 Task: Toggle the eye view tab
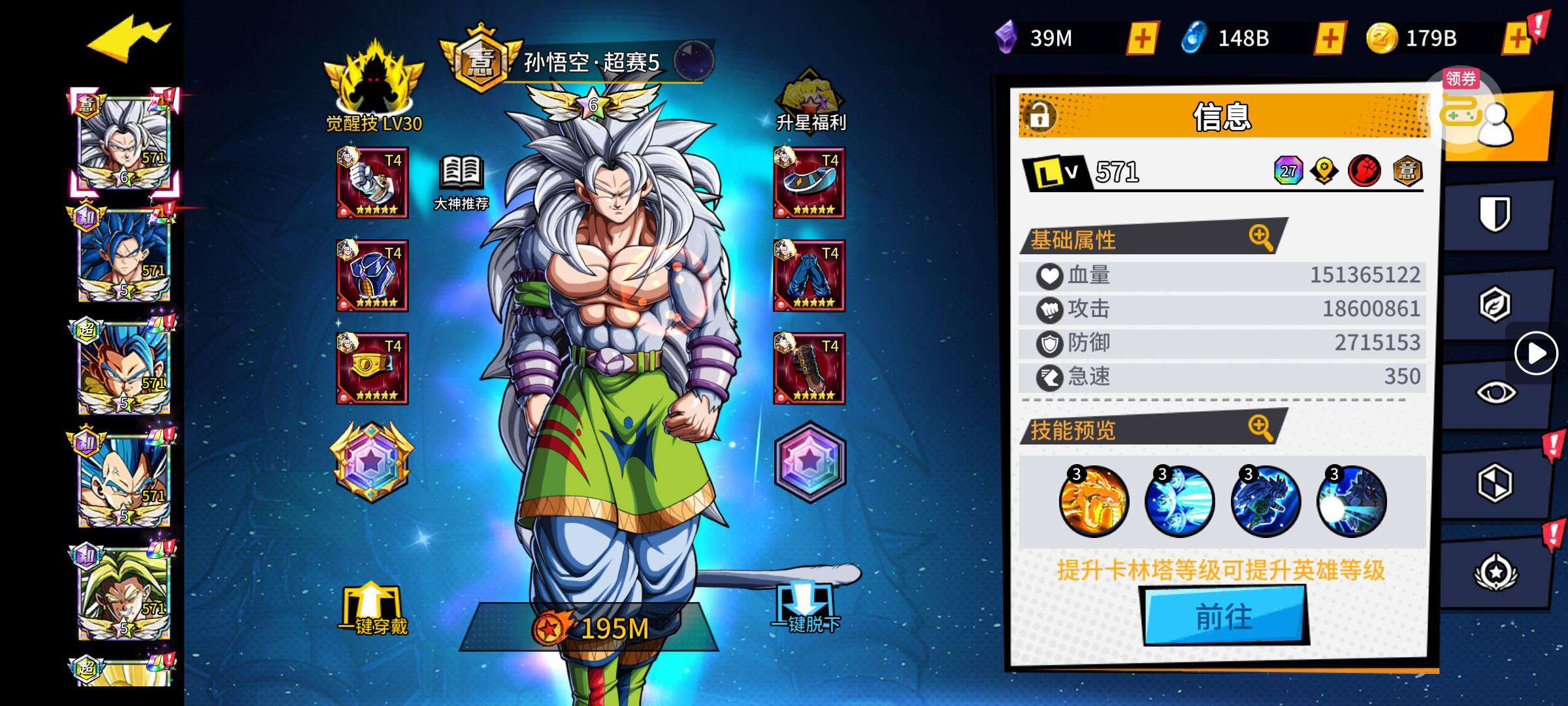[x=1495, y=393]
